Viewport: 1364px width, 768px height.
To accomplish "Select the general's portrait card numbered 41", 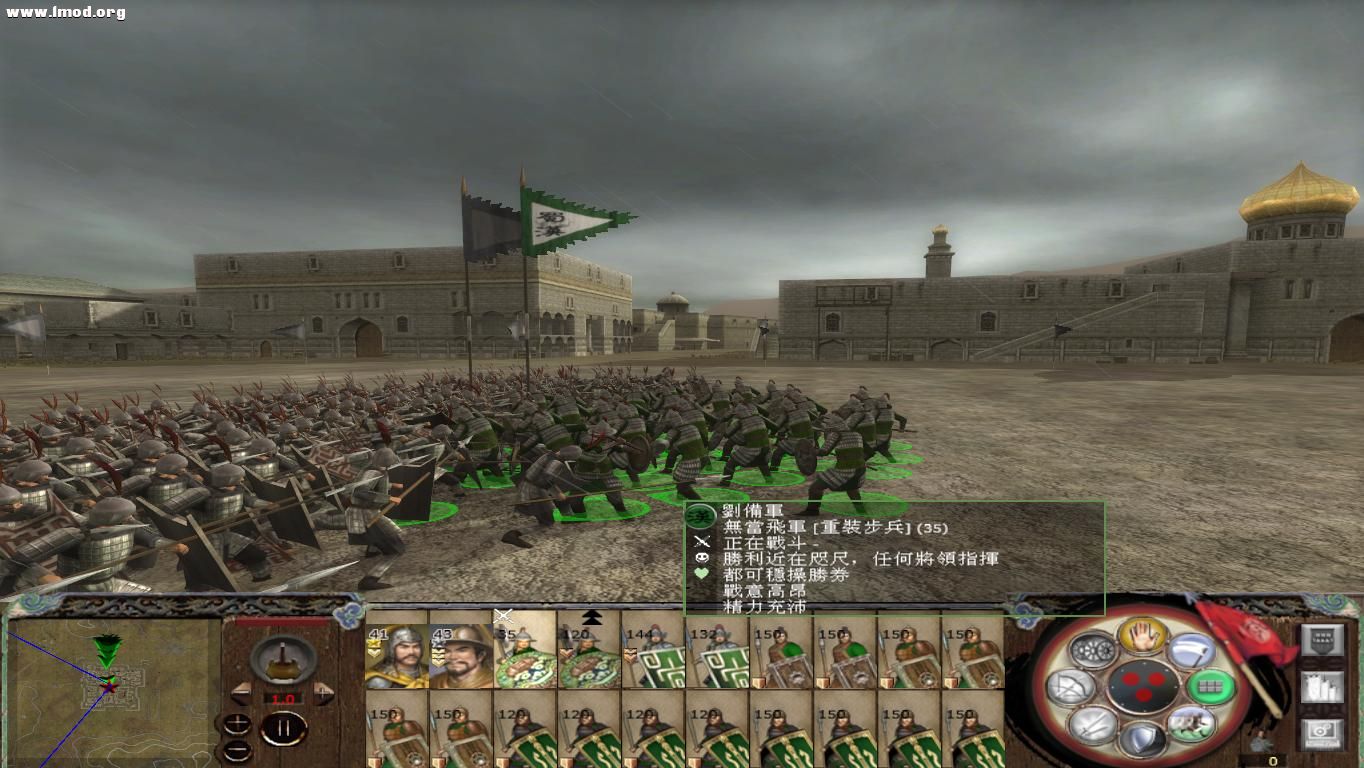I will (395, 655).
